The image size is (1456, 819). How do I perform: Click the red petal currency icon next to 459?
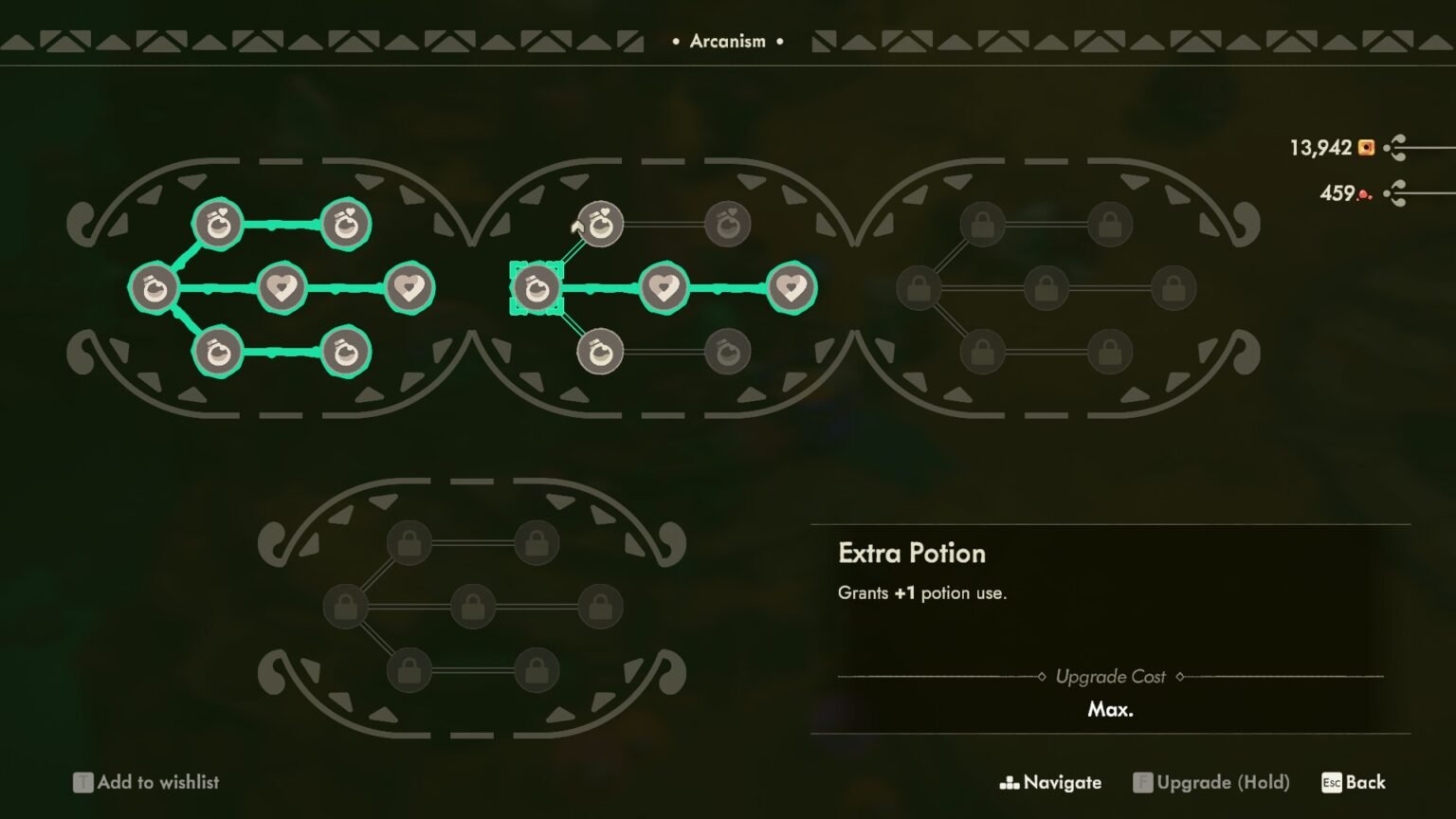pos(1363,192)
